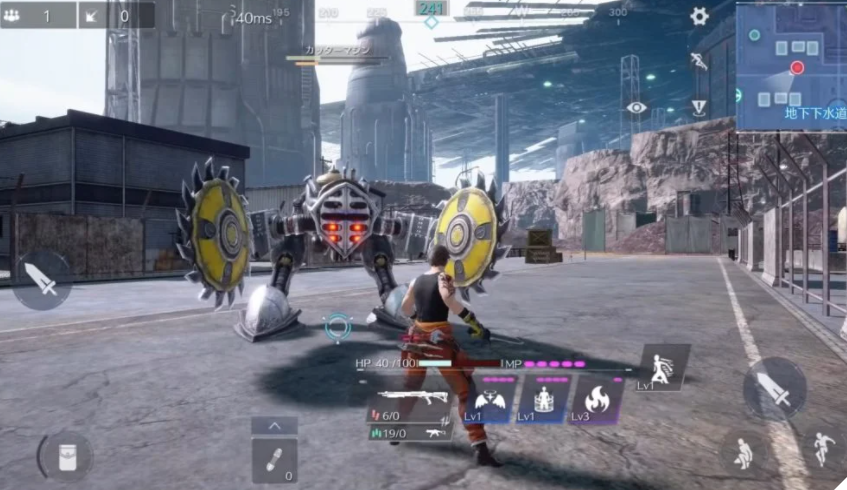Open the gear settings menu
The image size is (847, 490).
[x=699, y=16]
